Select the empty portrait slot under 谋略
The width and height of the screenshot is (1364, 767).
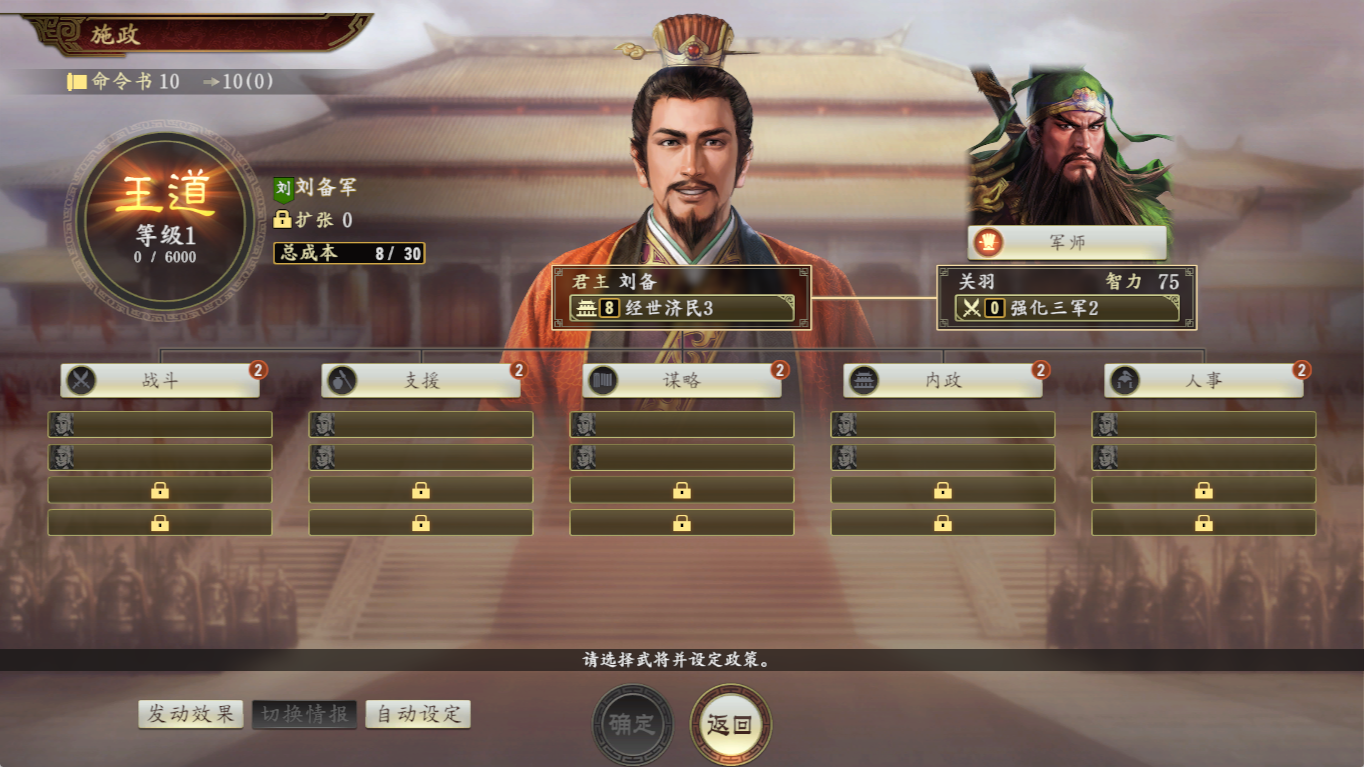682,424
